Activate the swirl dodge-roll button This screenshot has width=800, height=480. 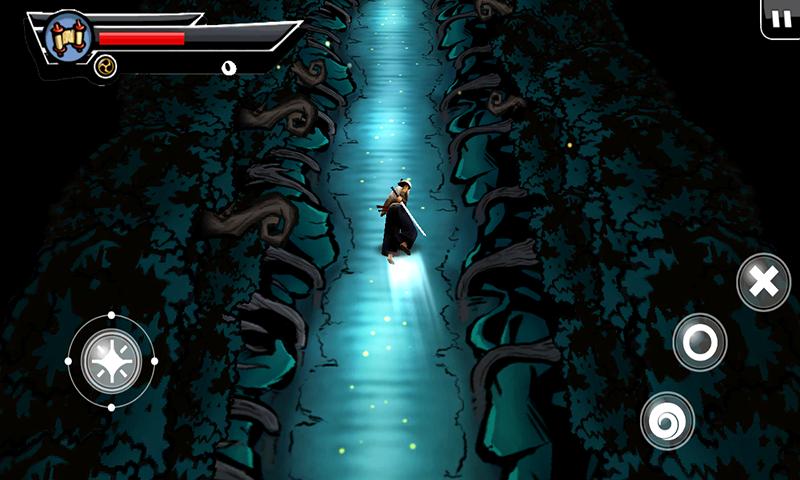[x=667, y=420]
